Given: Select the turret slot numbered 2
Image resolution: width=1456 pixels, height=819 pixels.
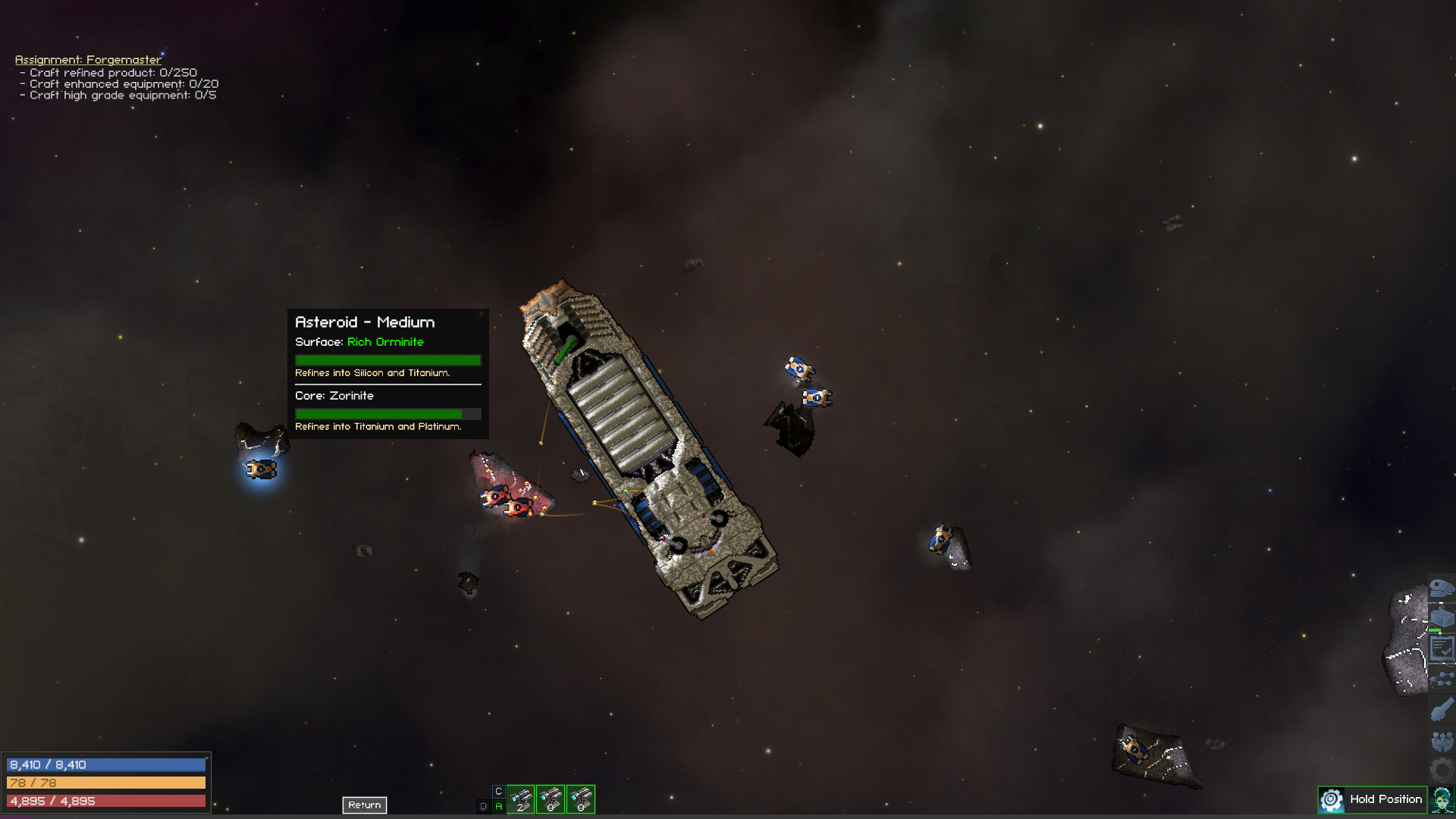Looking at the screenshot, I should (520, 799).
